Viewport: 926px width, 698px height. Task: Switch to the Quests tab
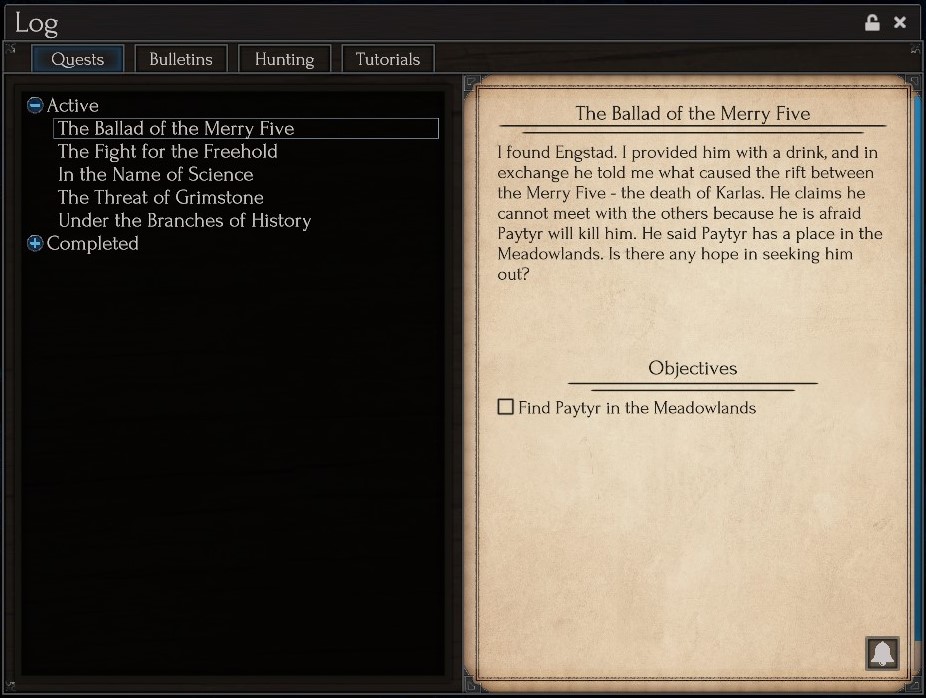(x=77, y=59)
